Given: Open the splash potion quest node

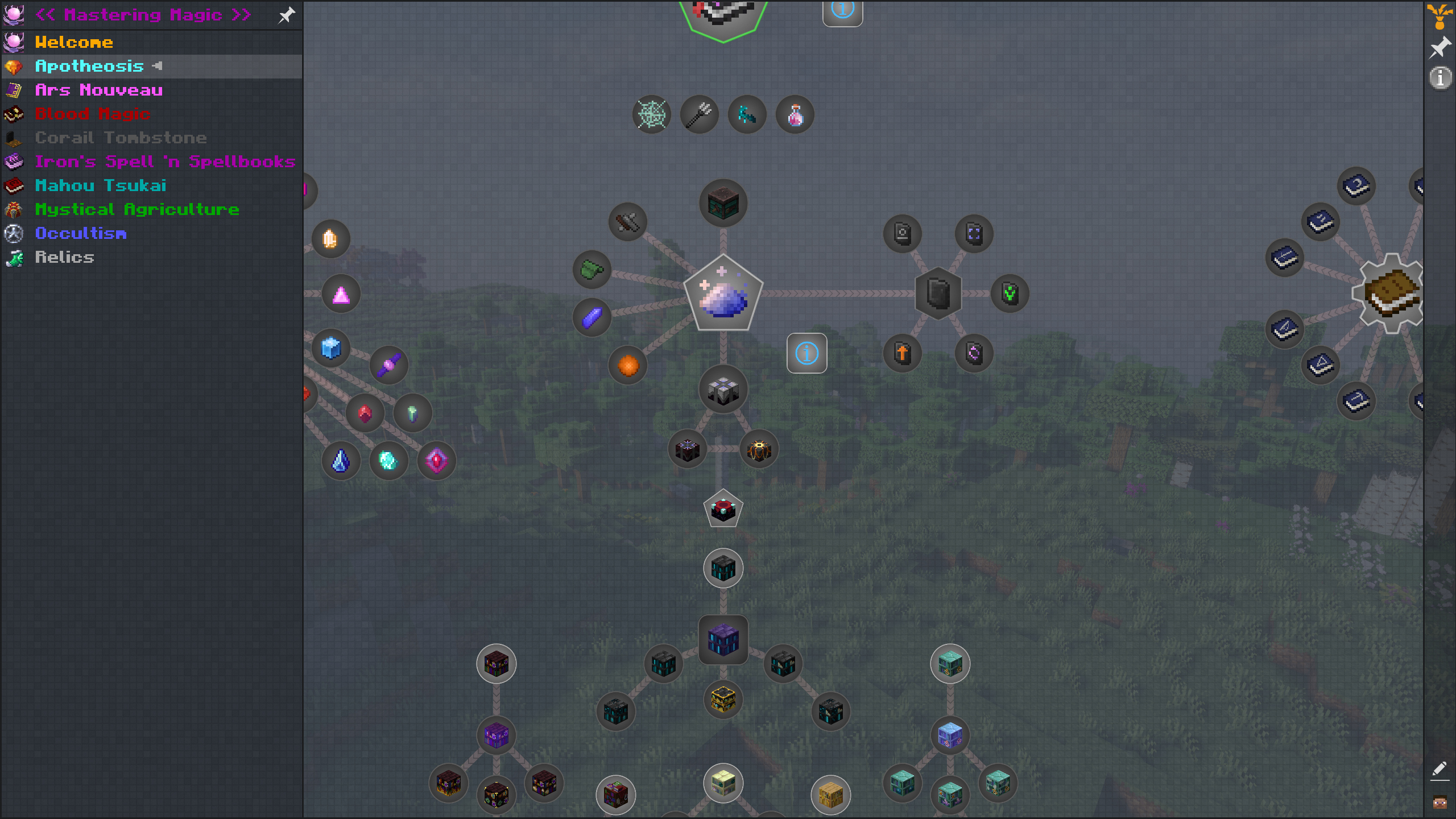Looking at the screenshot, I should (x=795, y=114).
